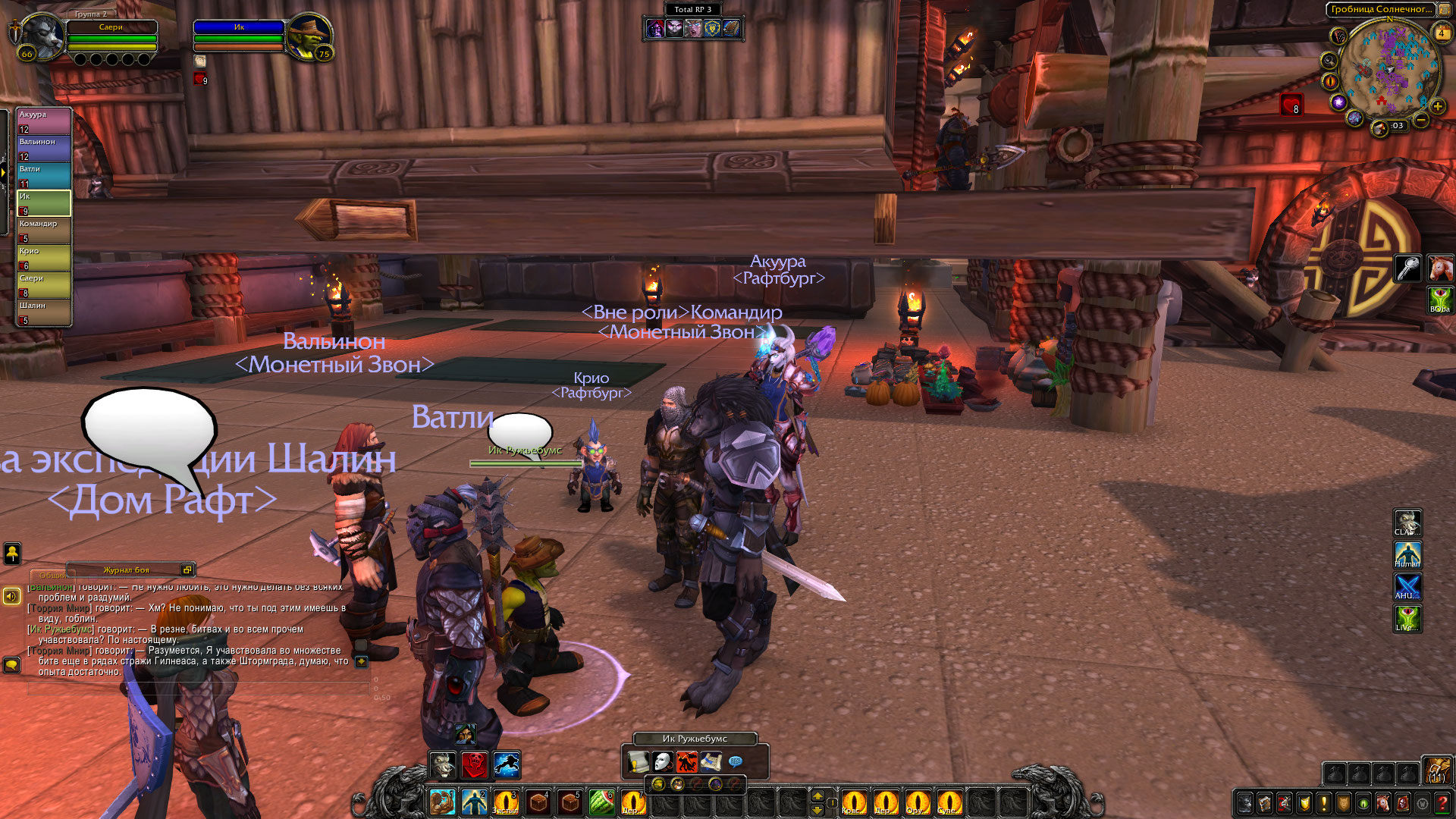1456x819 pixels.
Task: Activate the red skull stance button
Action: (x=475, y=765)
